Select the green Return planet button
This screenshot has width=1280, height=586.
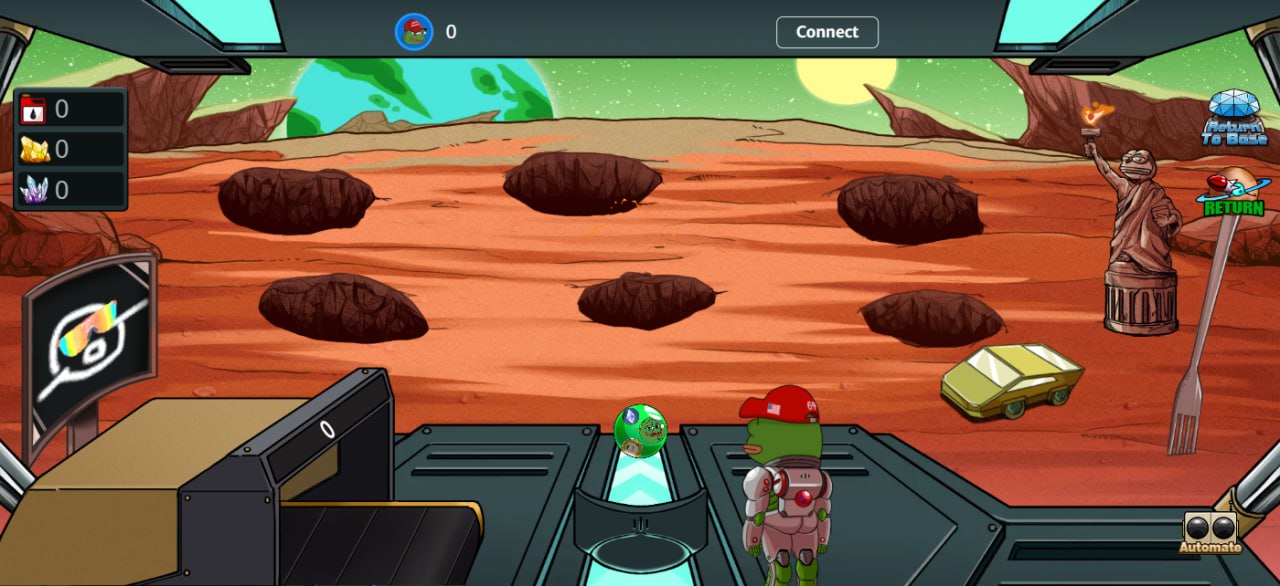click(x=1234, y=194)
